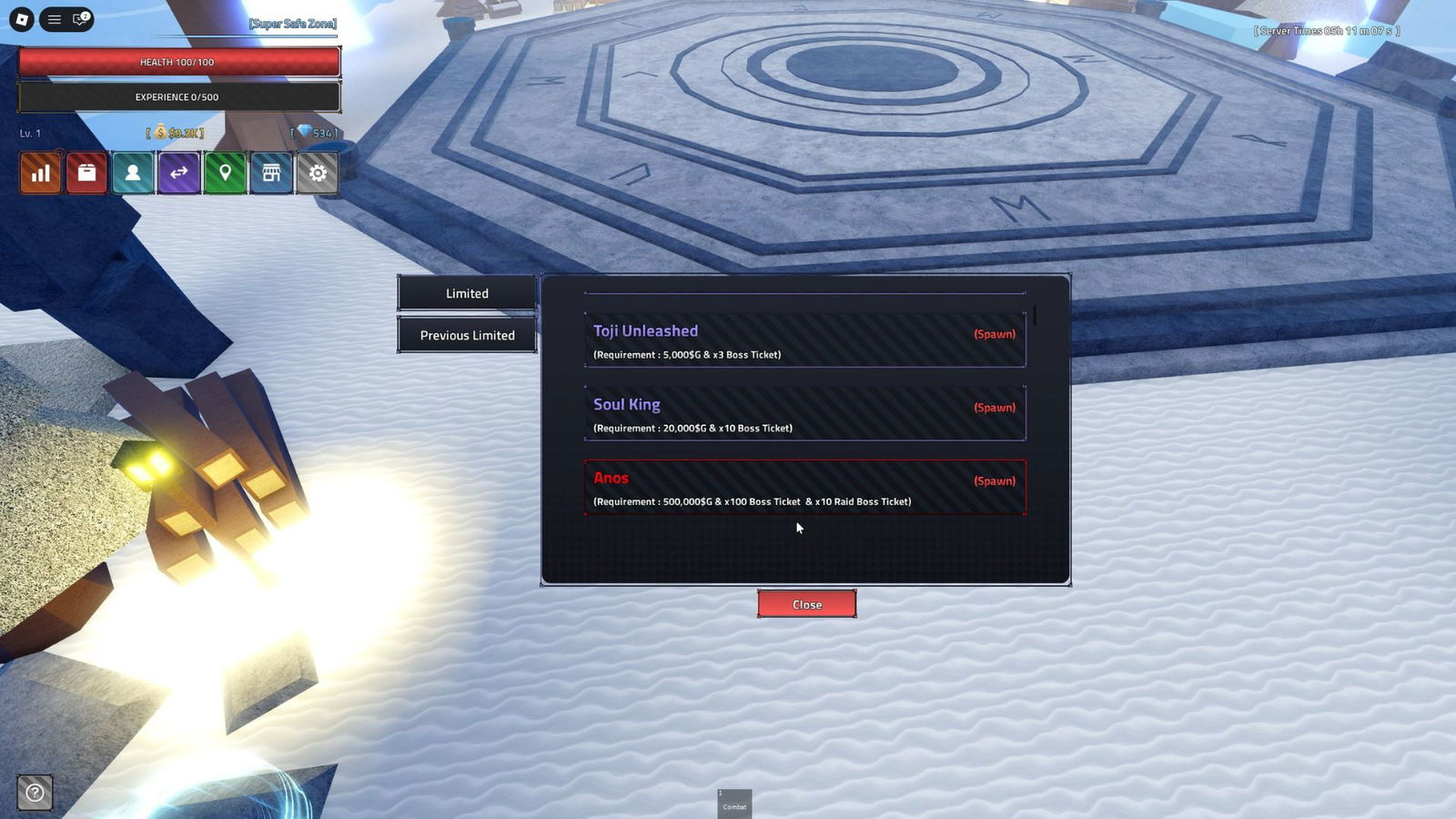Switch to the Previous Limited tab

[466, 335]
